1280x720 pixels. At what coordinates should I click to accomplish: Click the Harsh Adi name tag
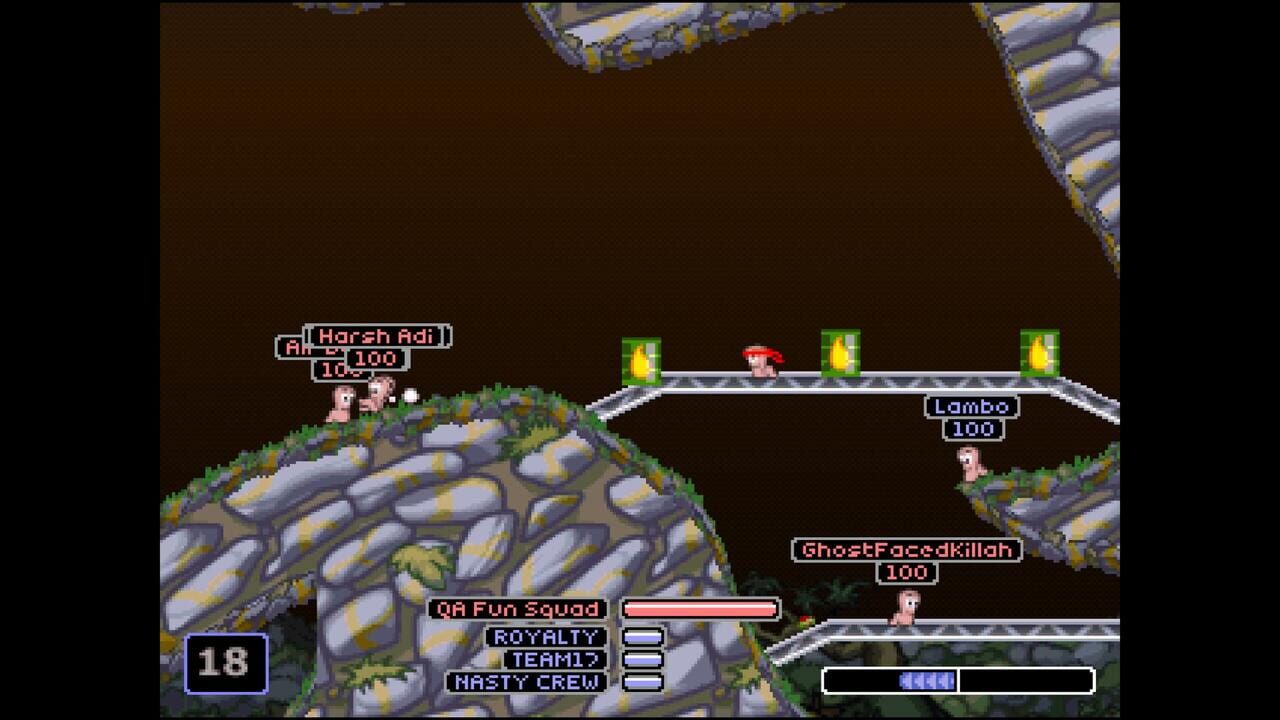pos(378,337)
